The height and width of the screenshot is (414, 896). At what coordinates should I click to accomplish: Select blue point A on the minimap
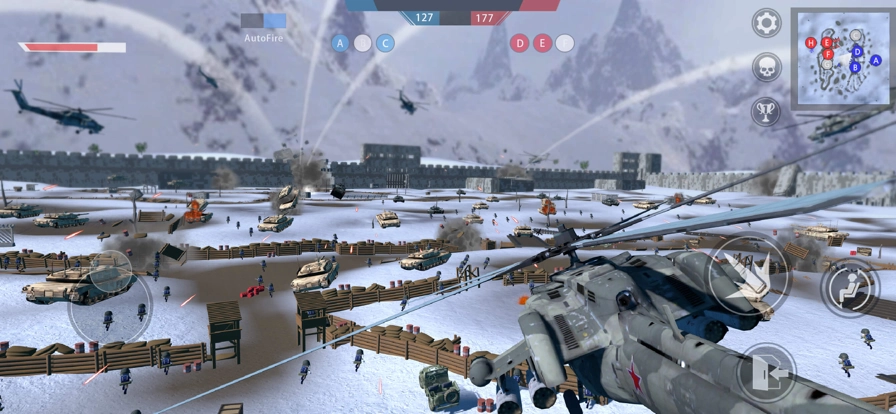pyautogui.click(x=876, y=60)
